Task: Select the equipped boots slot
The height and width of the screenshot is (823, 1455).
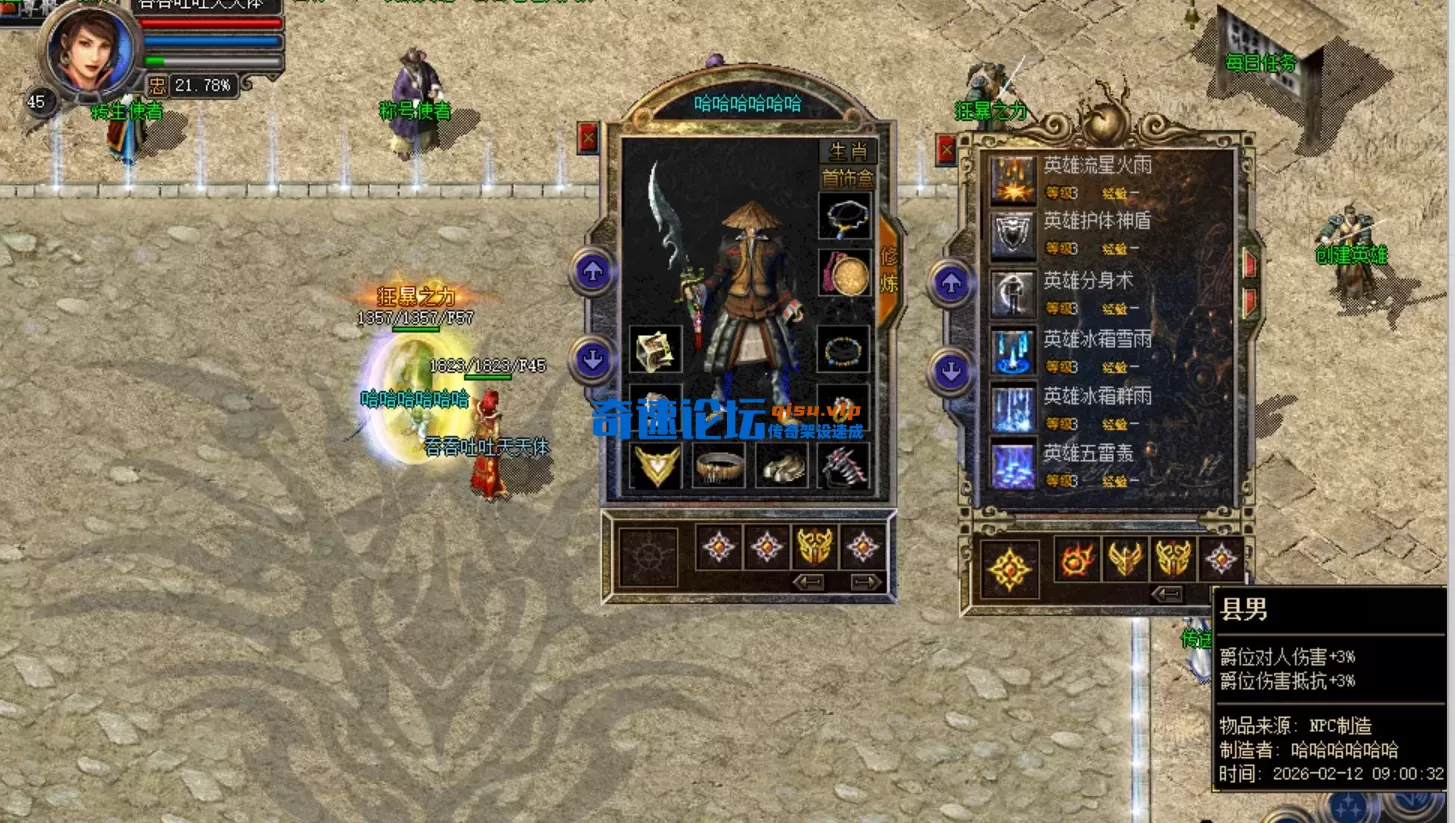Action: (x=782, y=466)
